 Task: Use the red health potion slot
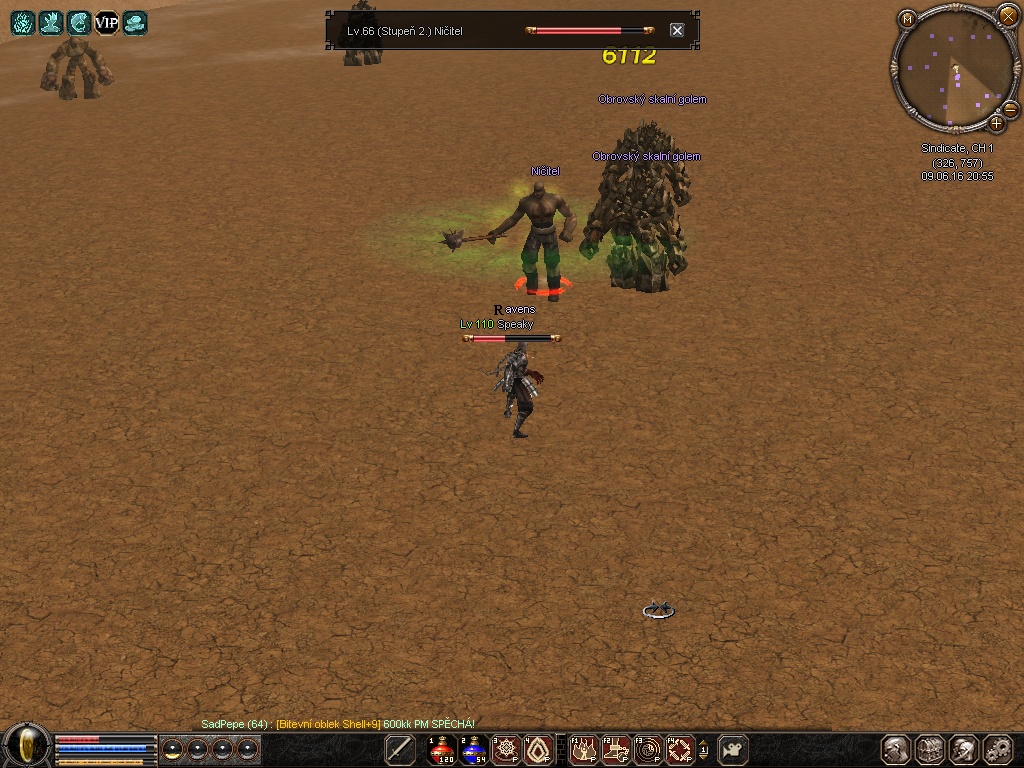pos(441,750)
